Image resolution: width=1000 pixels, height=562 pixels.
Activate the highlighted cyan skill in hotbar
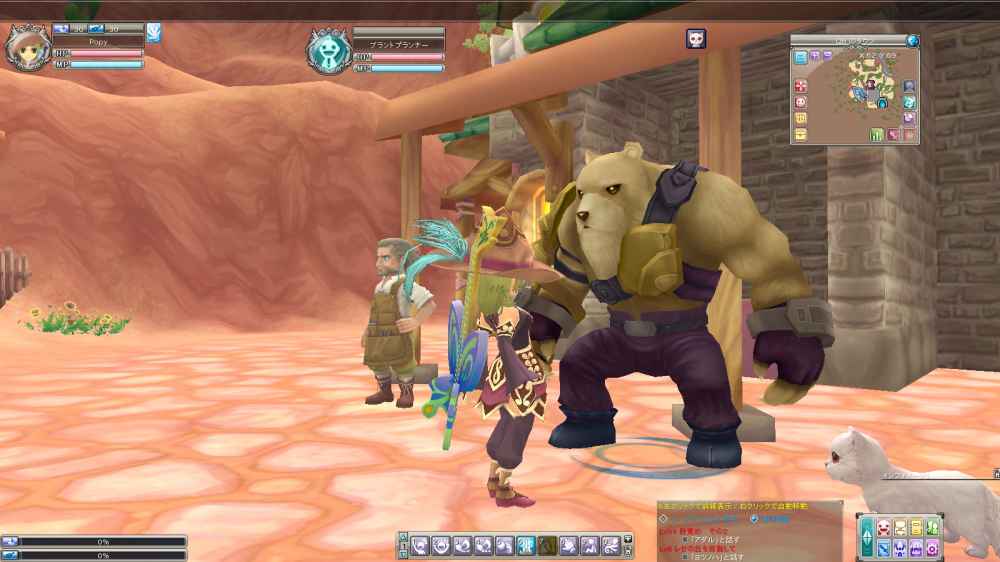(x=527, y=545)
